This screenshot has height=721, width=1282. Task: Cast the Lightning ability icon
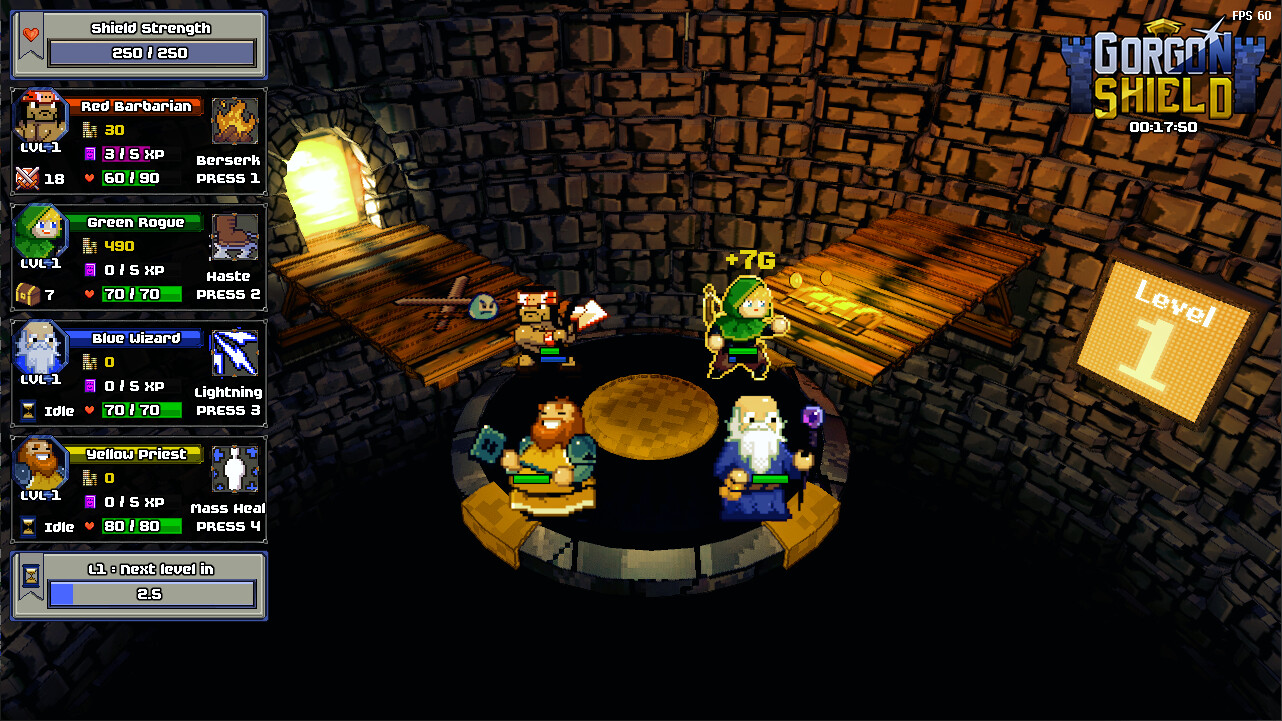234,352
